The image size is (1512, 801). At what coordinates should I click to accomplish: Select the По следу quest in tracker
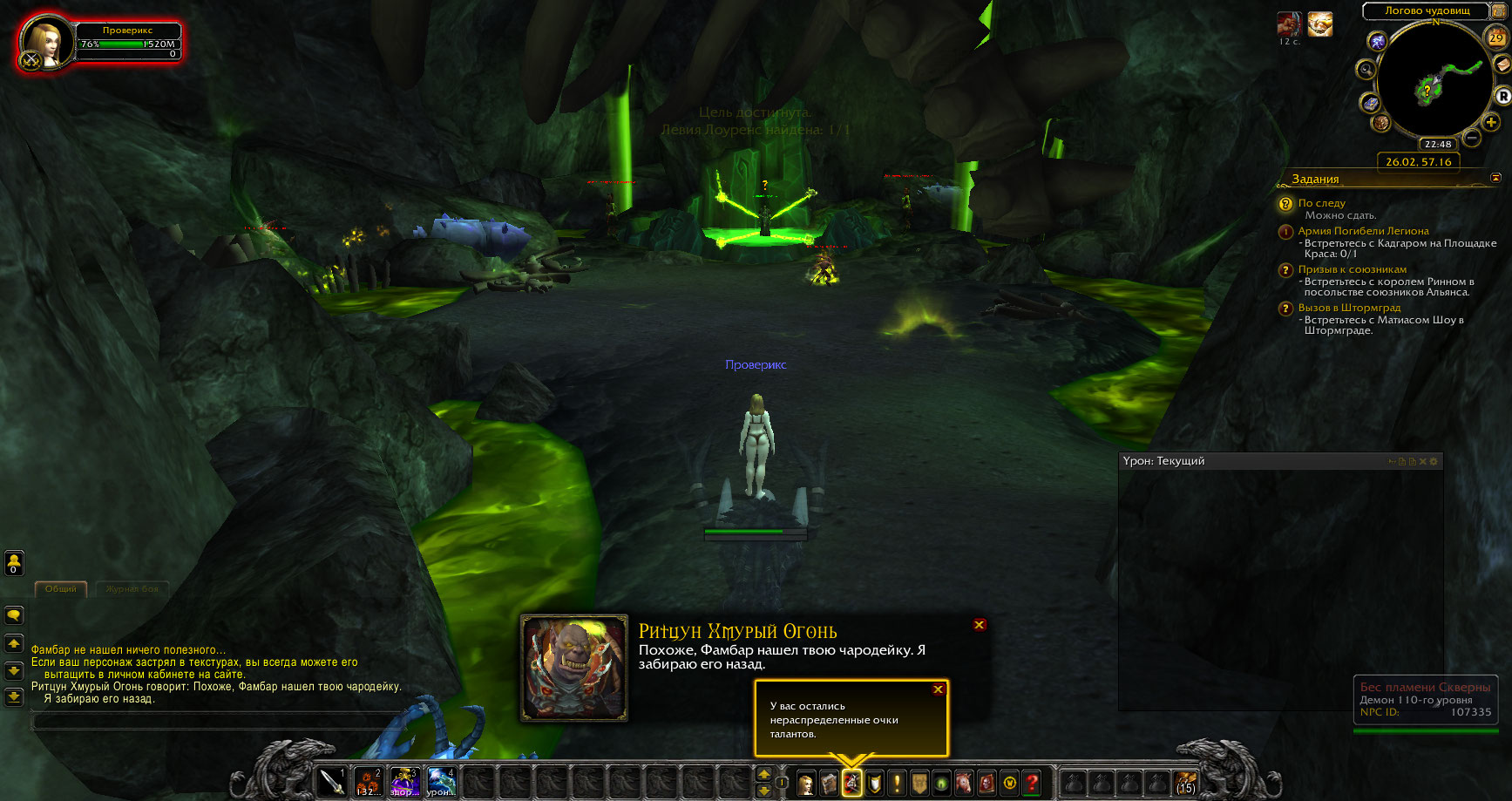[x=1321, y=203]
